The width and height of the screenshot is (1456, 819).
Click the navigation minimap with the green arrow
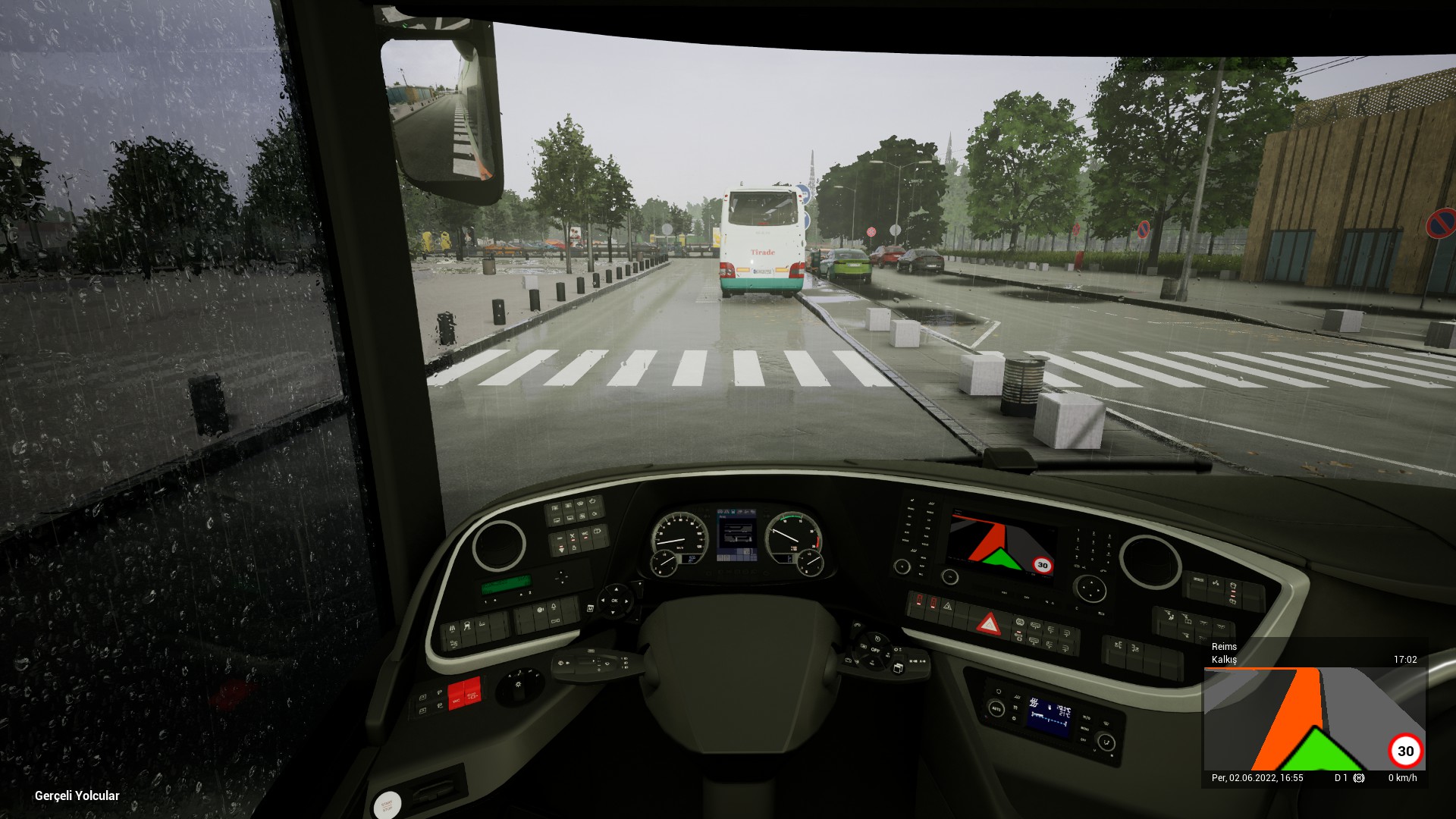point(1314,719)
